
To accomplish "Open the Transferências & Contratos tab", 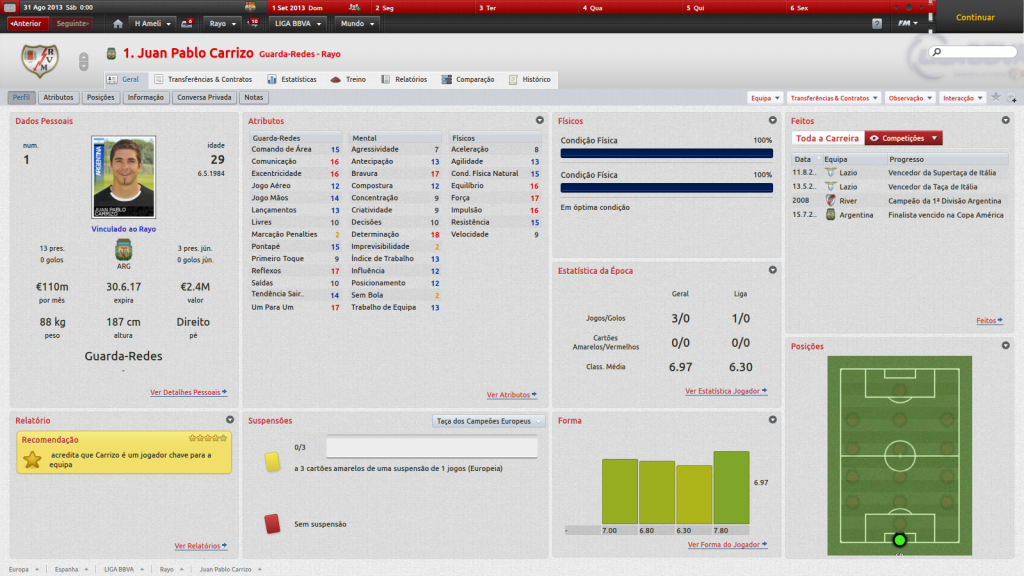I will click(x=203, y=79).
